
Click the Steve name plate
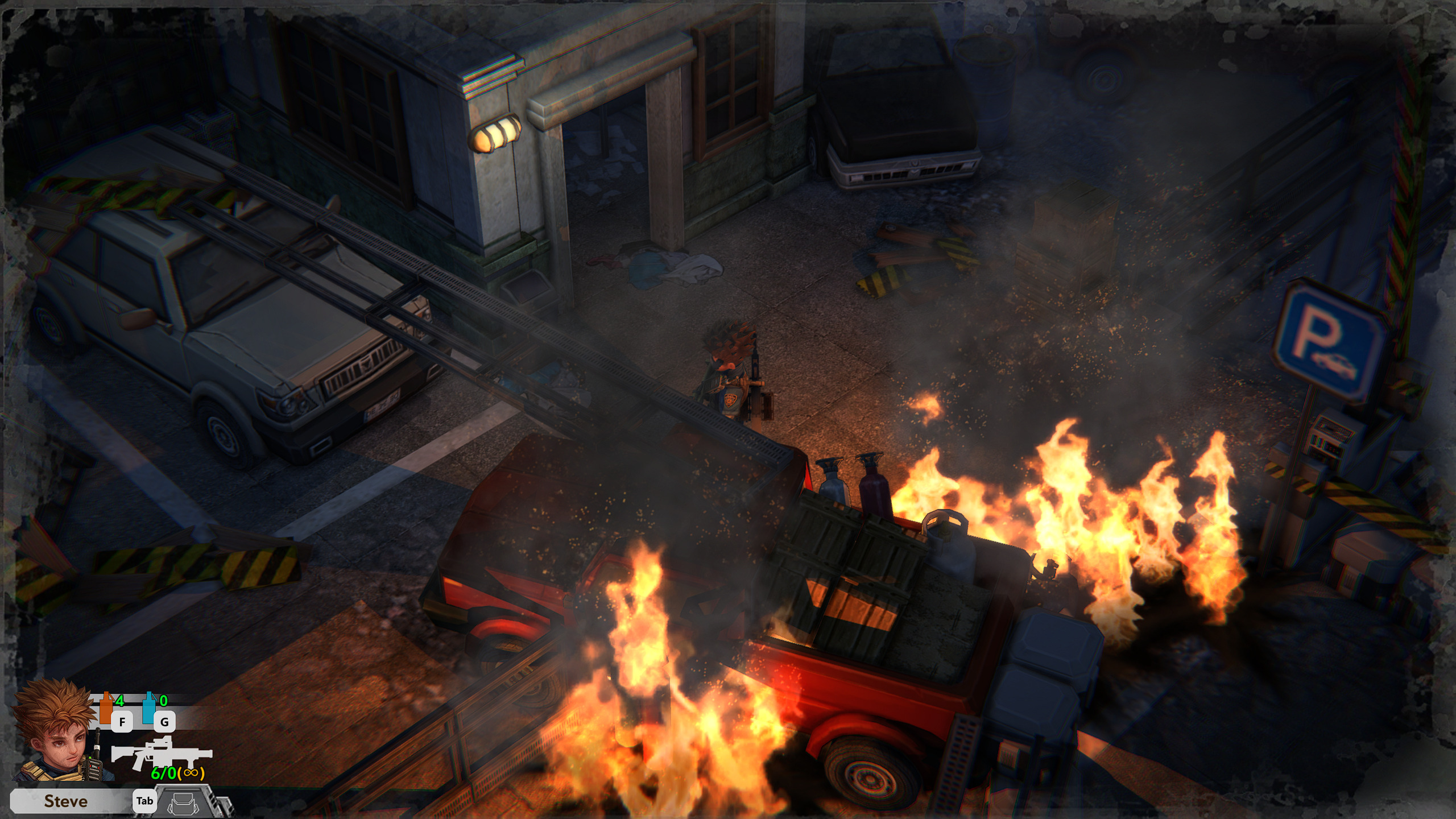[66, 801]
